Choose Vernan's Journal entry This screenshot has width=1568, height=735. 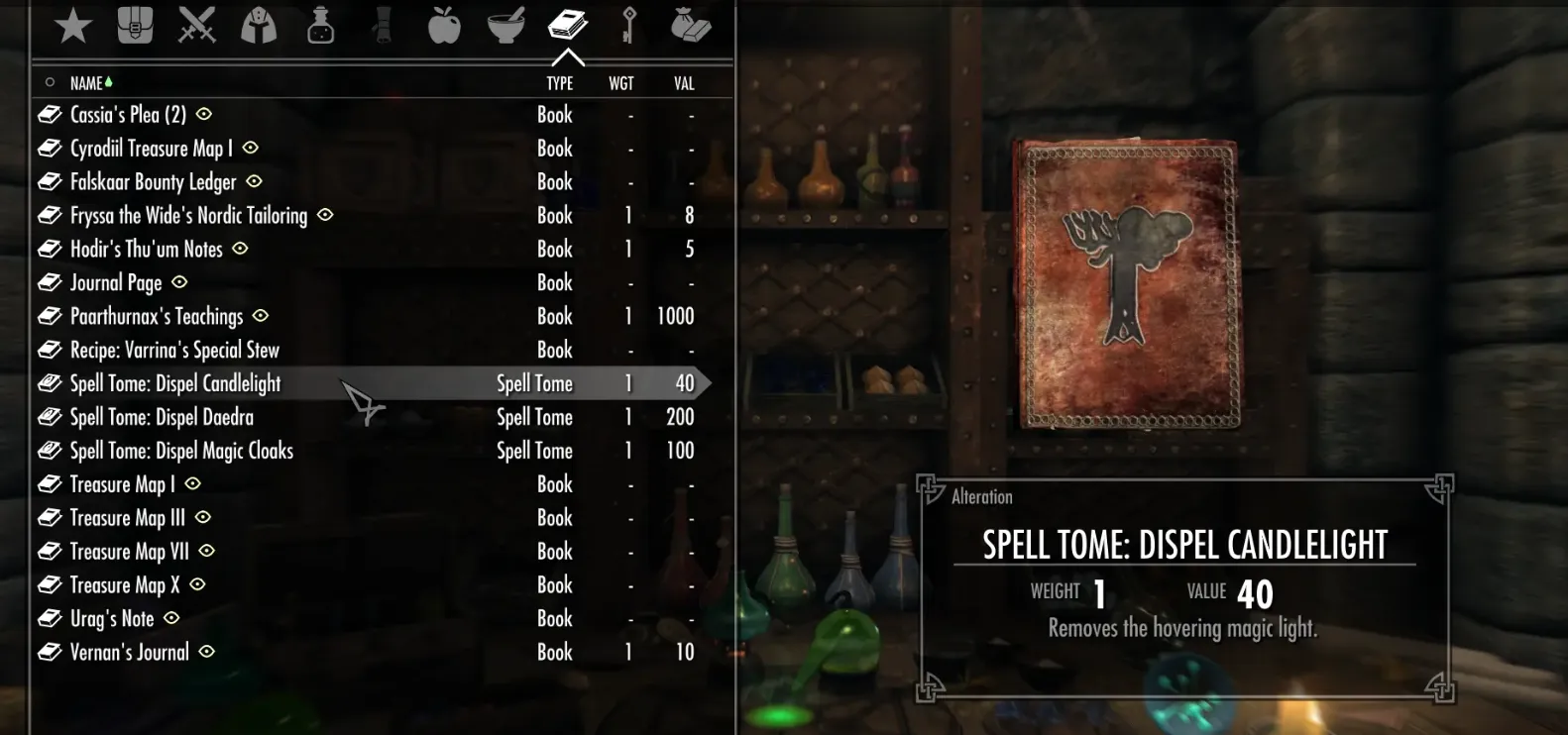[x=129, y=653]
